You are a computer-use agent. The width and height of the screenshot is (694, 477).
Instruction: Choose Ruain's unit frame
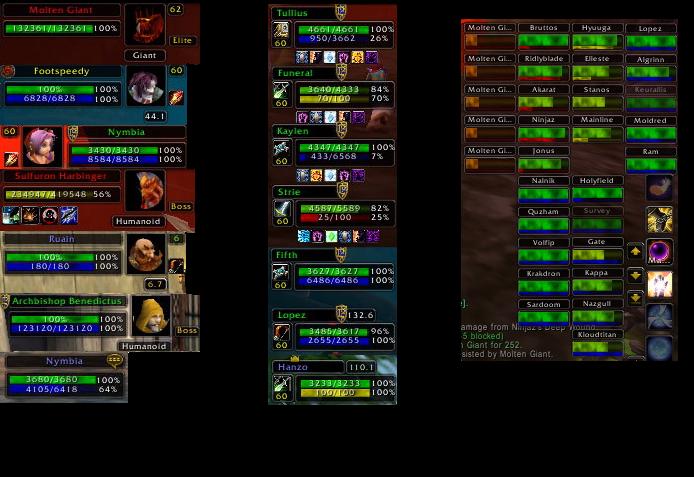(x=62, y=252)
